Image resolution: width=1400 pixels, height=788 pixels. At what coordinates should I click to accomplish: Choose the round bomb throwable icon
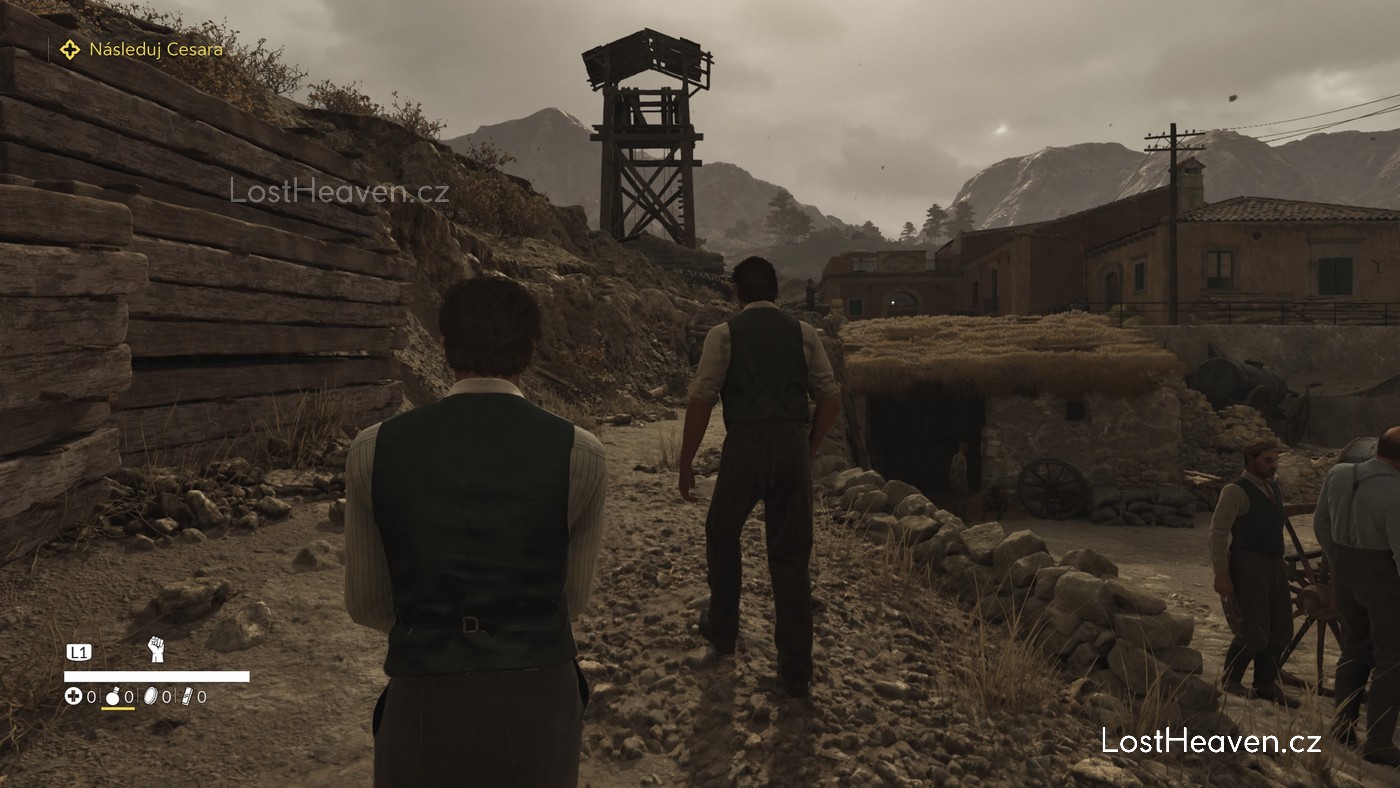111,696
